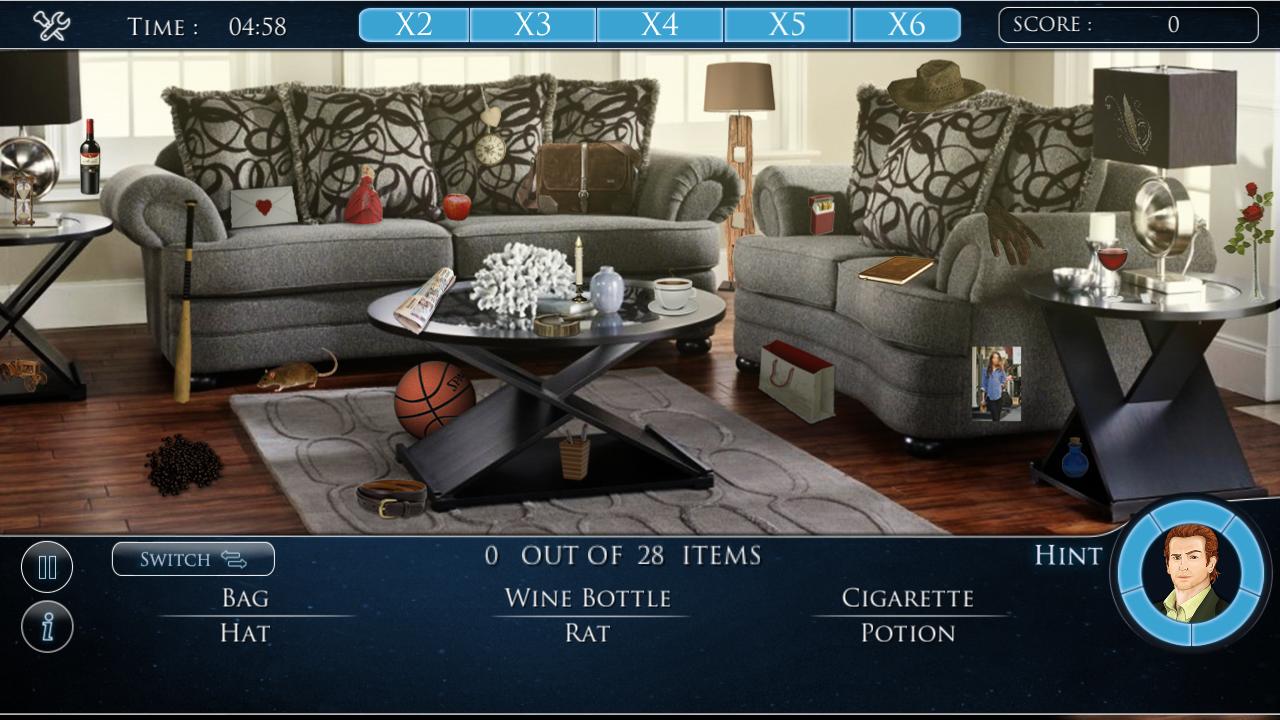Activate the X6 score multiplier
The image size is (1280, 720).
point(906,23)
